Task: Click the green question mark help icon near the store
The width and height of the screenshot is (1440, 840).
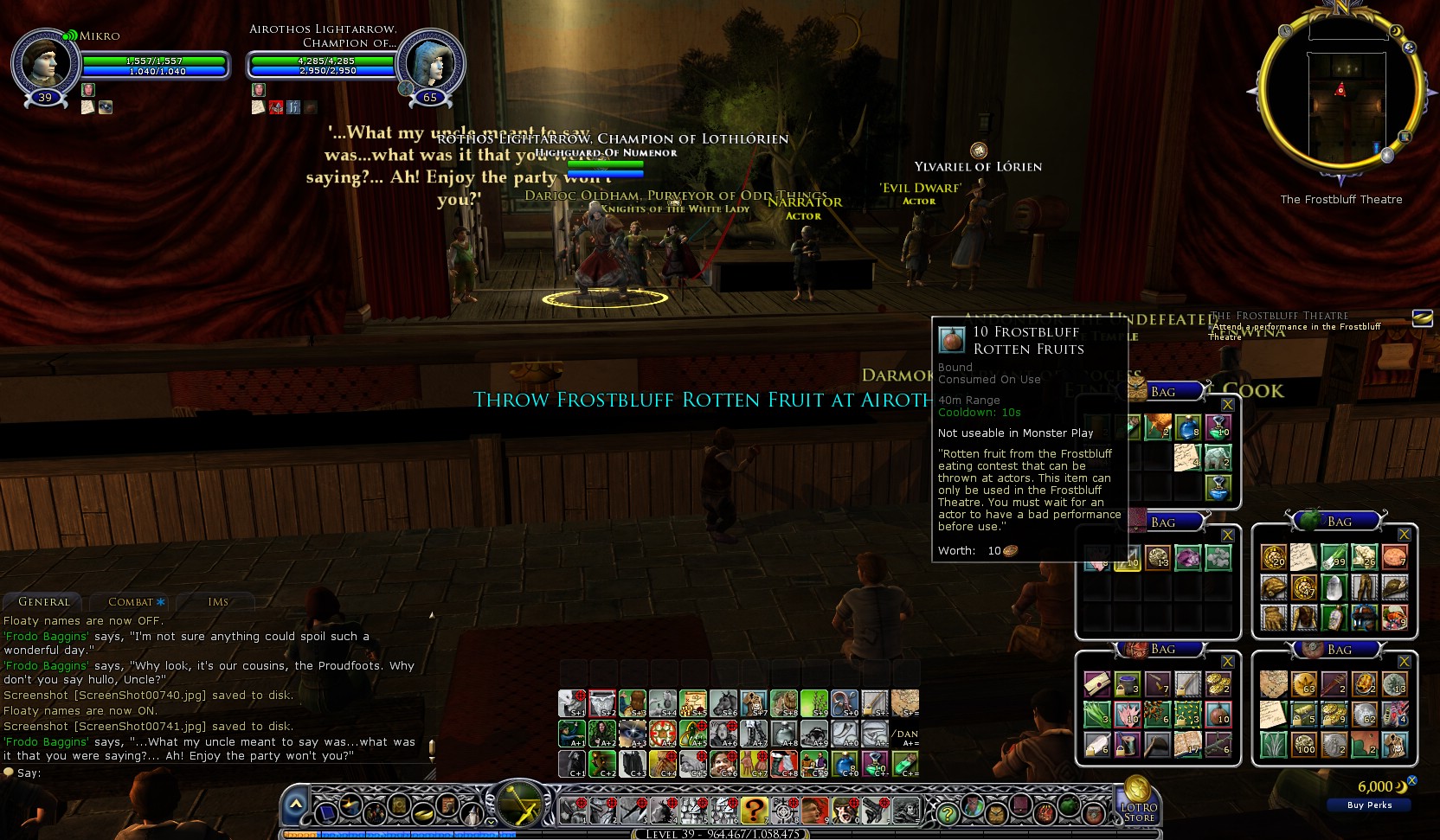Action: pyautogui.click(x=948, y=813)
